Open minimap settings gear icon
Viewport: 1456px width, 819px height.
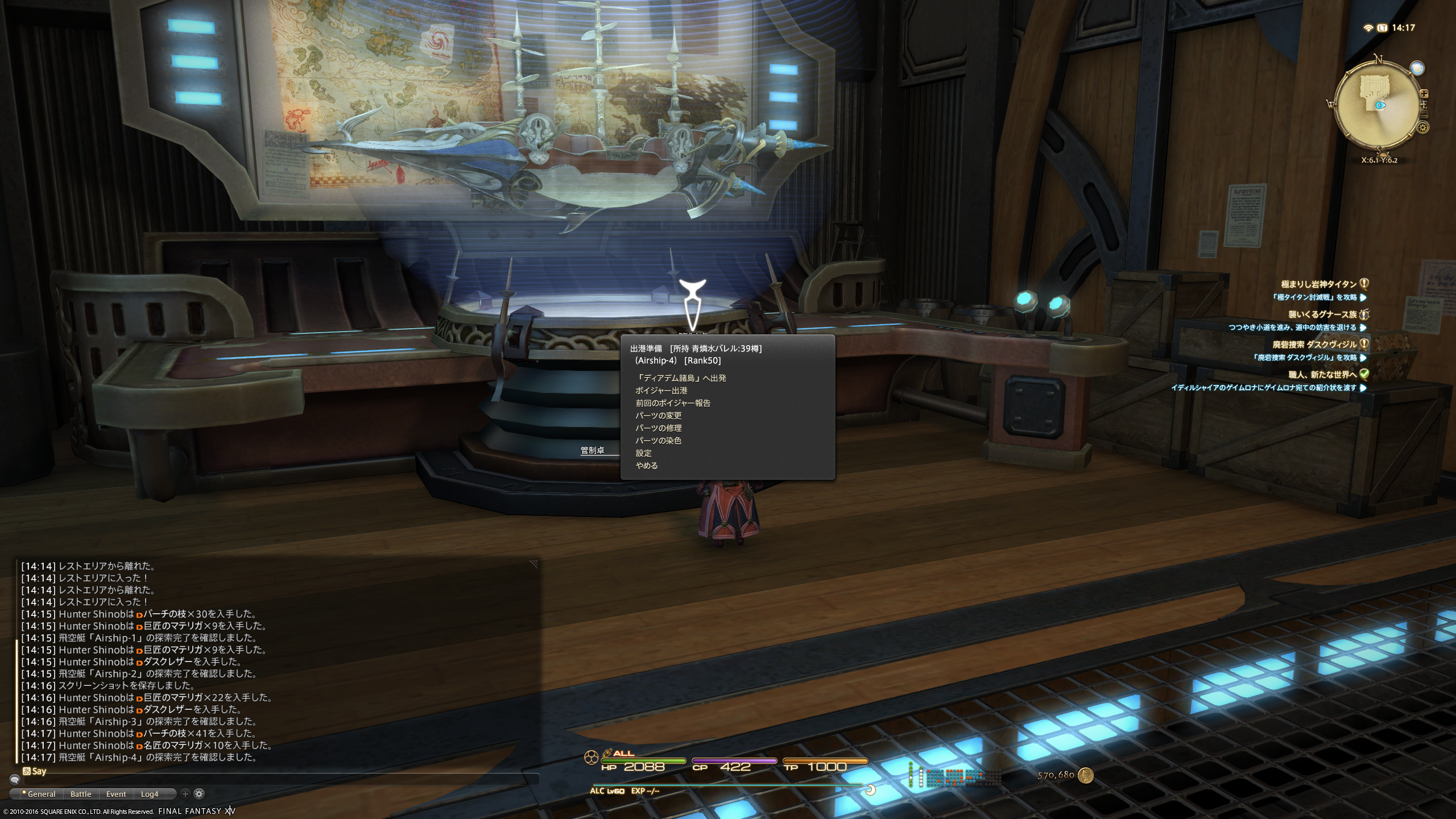coord(1423,127)
